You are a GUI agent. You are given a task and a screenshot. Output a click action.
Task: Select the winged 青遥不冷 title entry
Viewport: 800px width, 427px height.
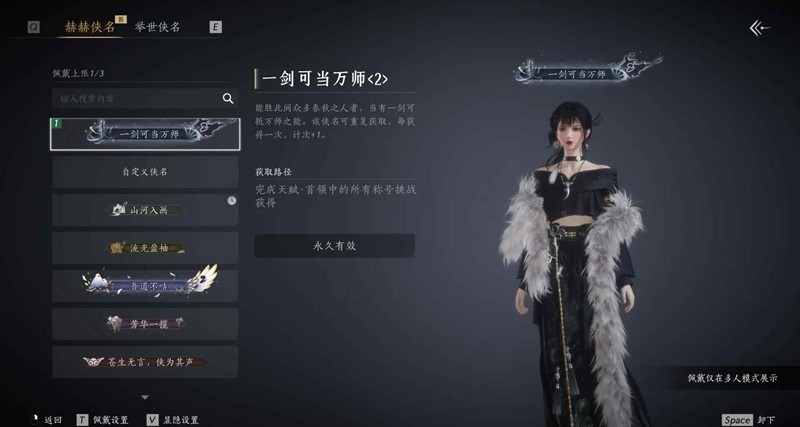145,284
